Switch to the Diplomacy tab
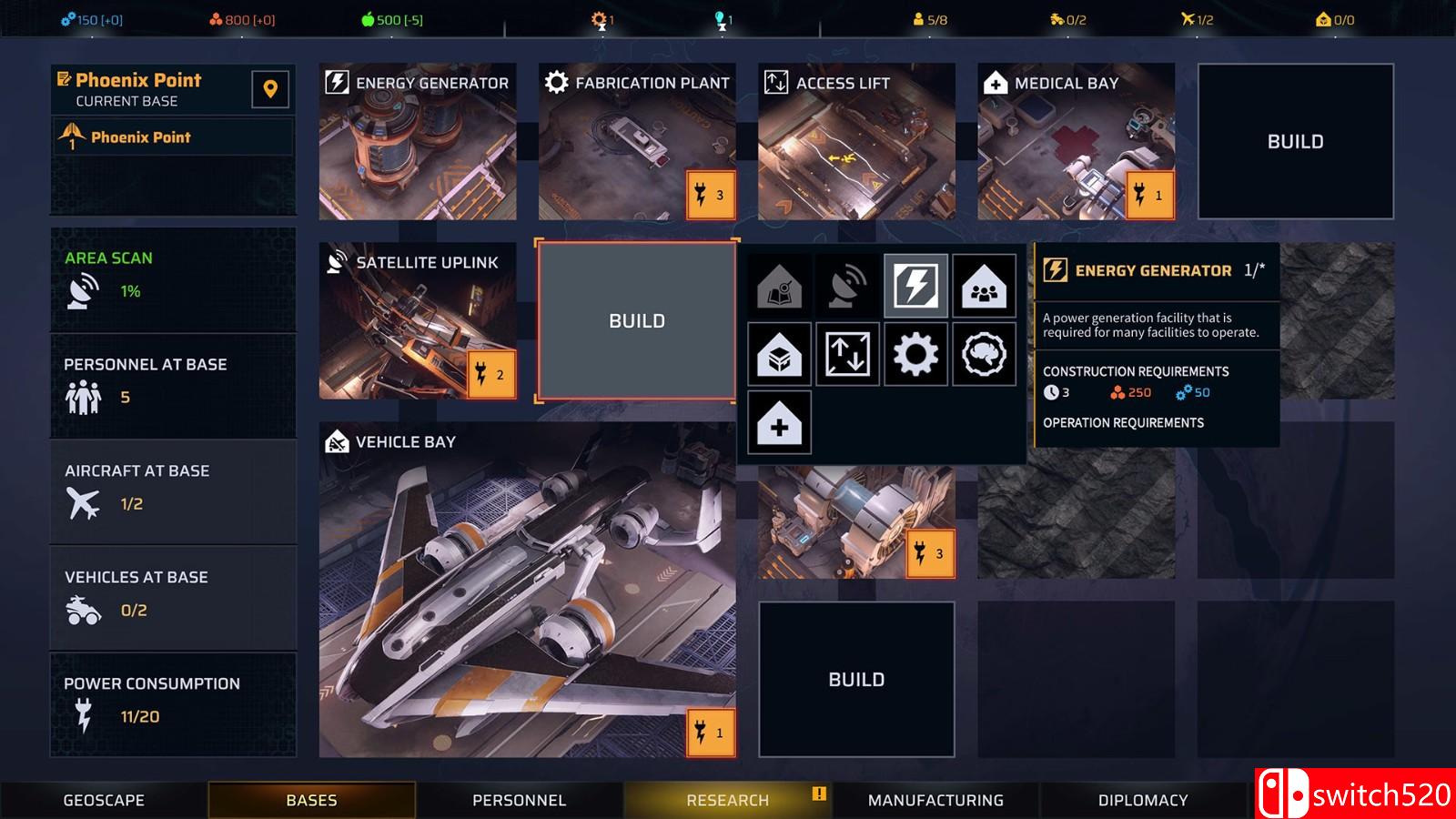1456x819 pixels. pyautogui.click(x=1143, y=800)
